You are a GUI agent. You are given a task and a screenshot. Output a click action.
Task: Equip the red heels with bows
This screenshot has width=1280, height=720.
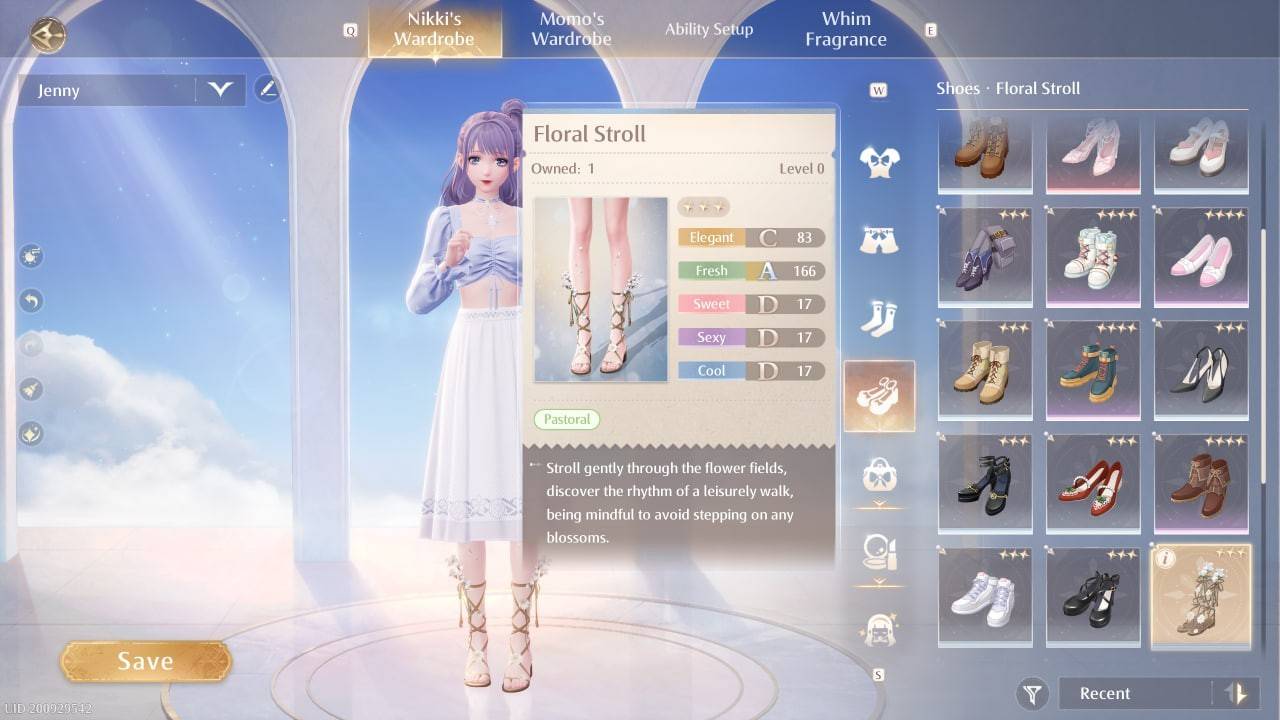tap(1092, 481)
